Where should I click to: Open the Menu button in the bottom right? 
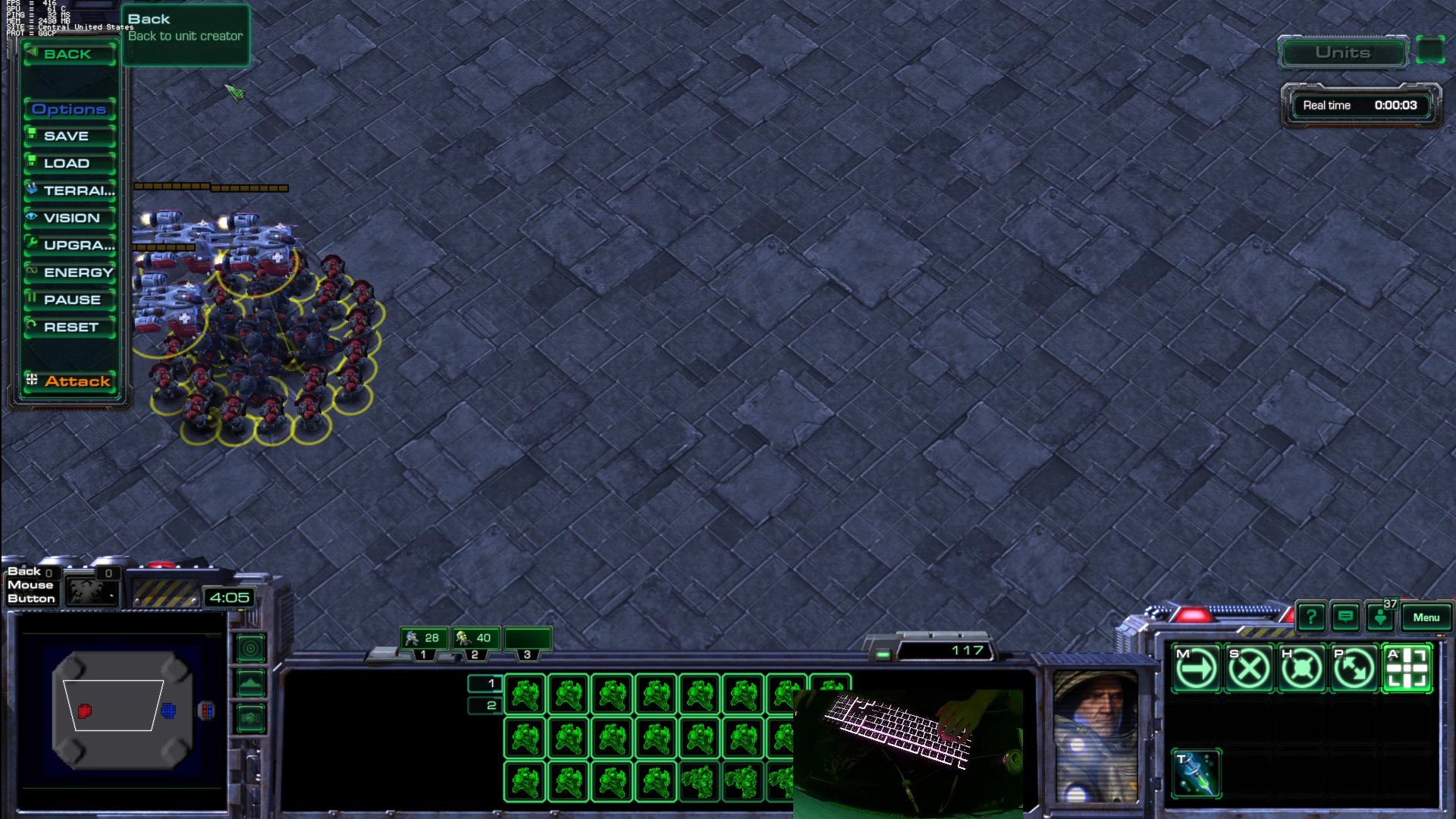point(1426,618)
